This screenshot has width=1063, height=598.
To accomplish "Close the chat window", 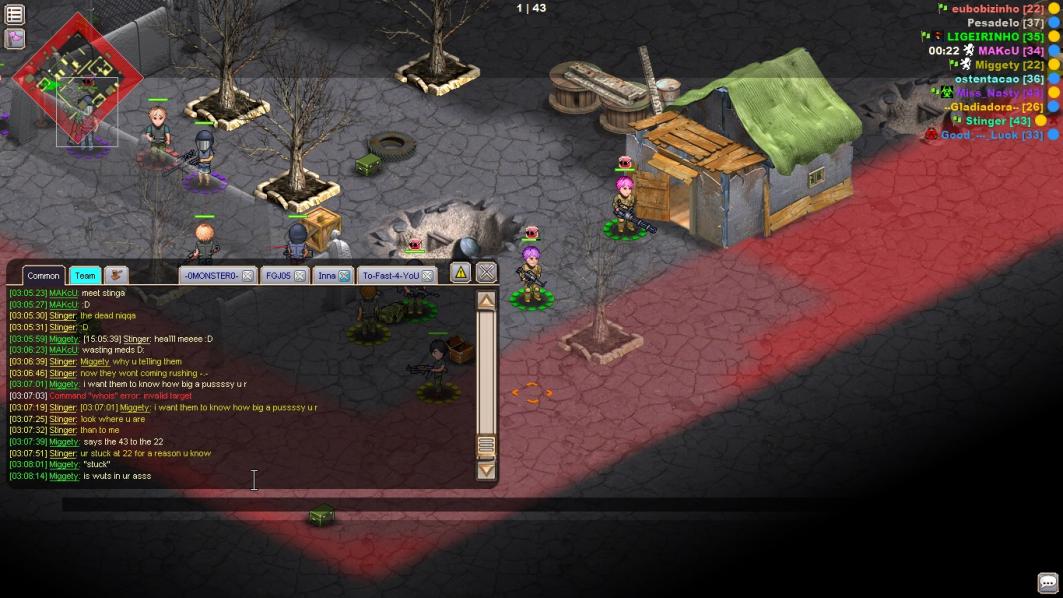I will pyautogui.click(x=486, y=272).
